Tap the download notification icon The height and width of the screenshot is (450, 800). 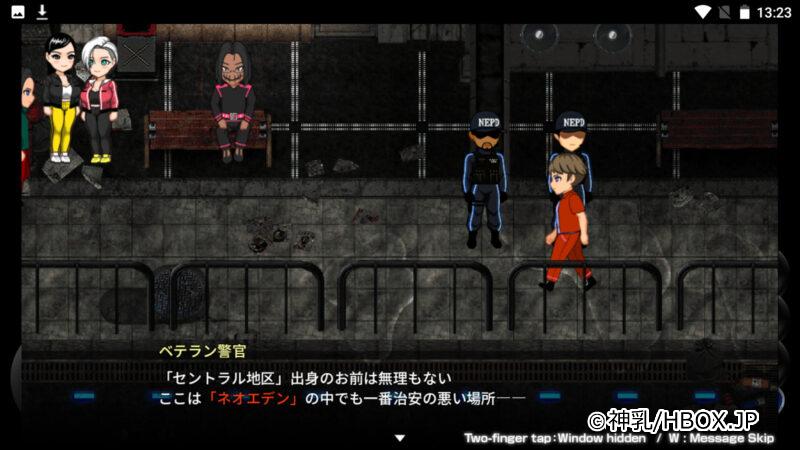click(42, 12)
